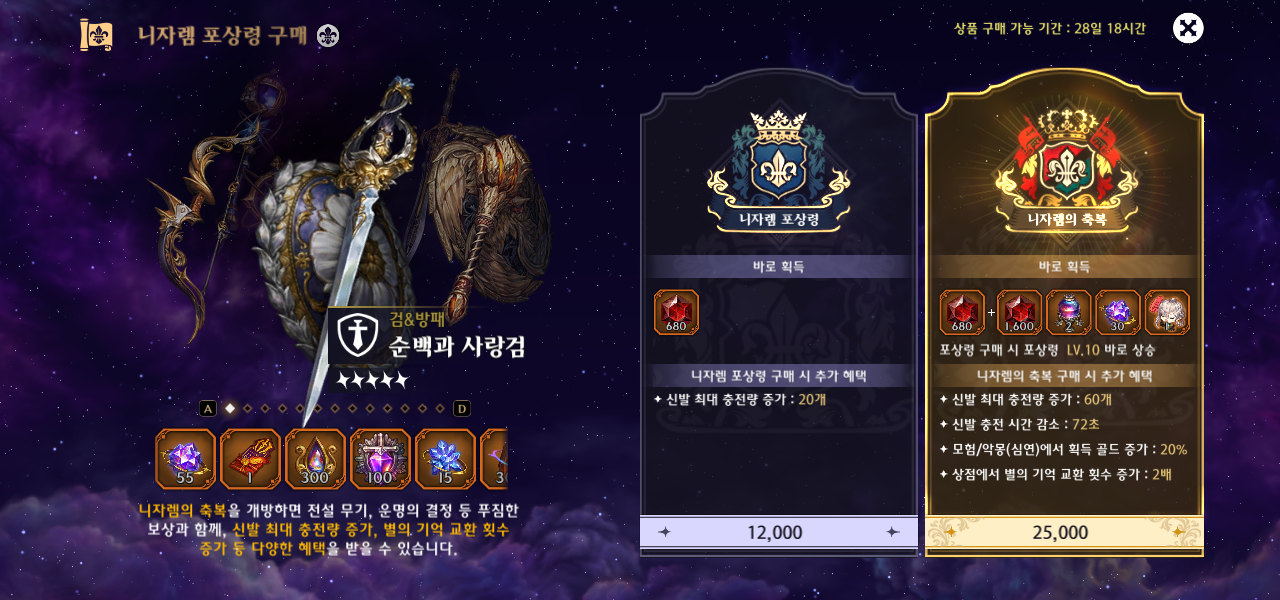
Task: Select the 니자렘 포상령 crest emblem
Action: click(778, 165)
